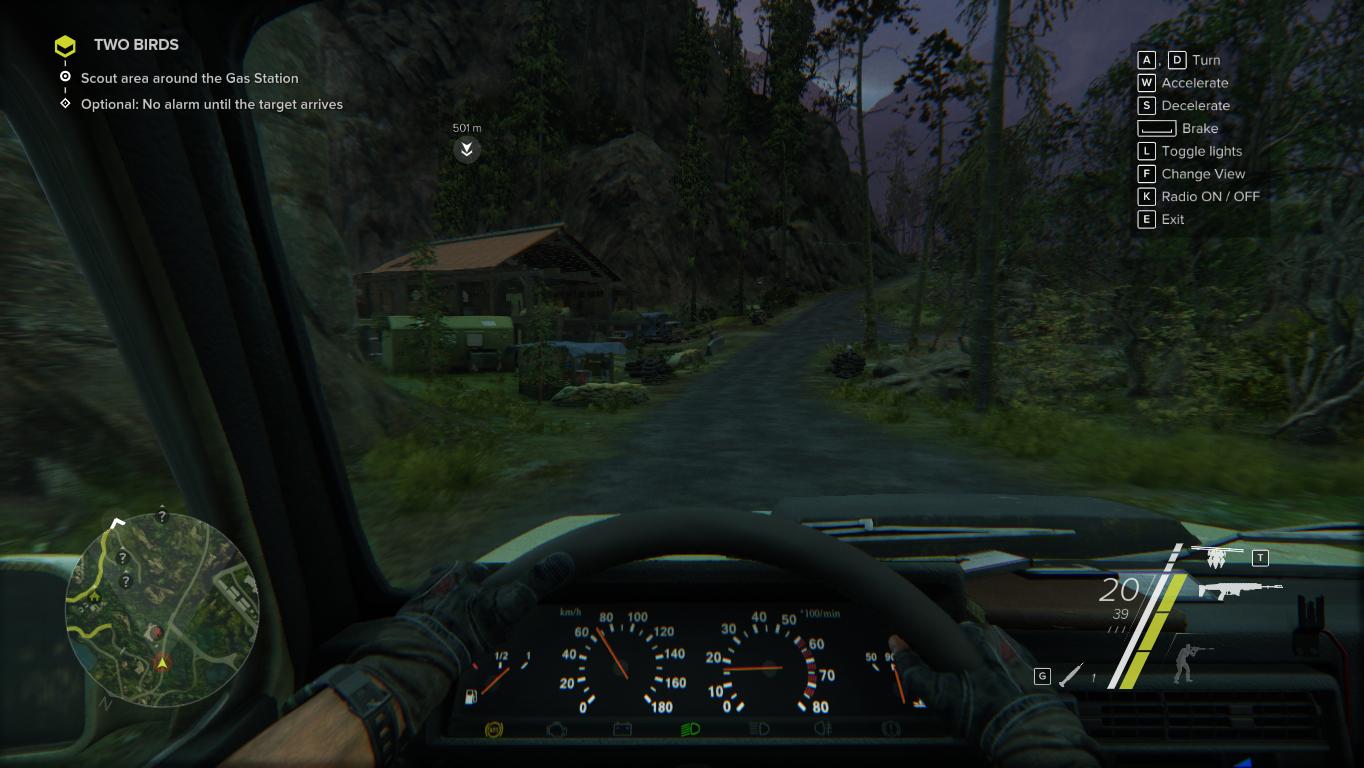Click the yellow hexagon mission icon
The image size is (1364, 768).
[x=65, y=46]
